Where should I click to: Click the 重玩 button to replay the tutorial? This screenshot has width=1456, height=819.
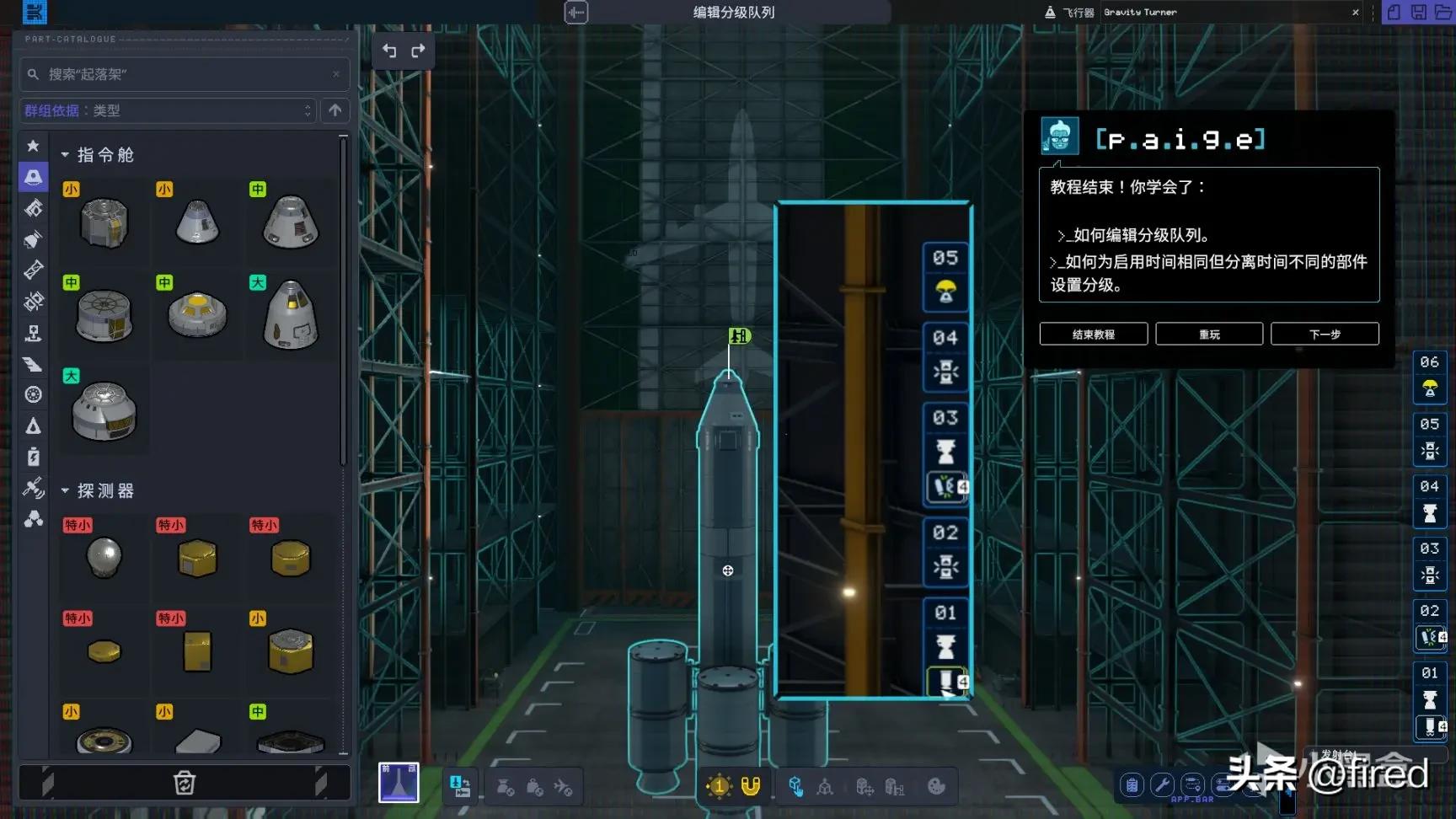click(x=1209, y=334)
